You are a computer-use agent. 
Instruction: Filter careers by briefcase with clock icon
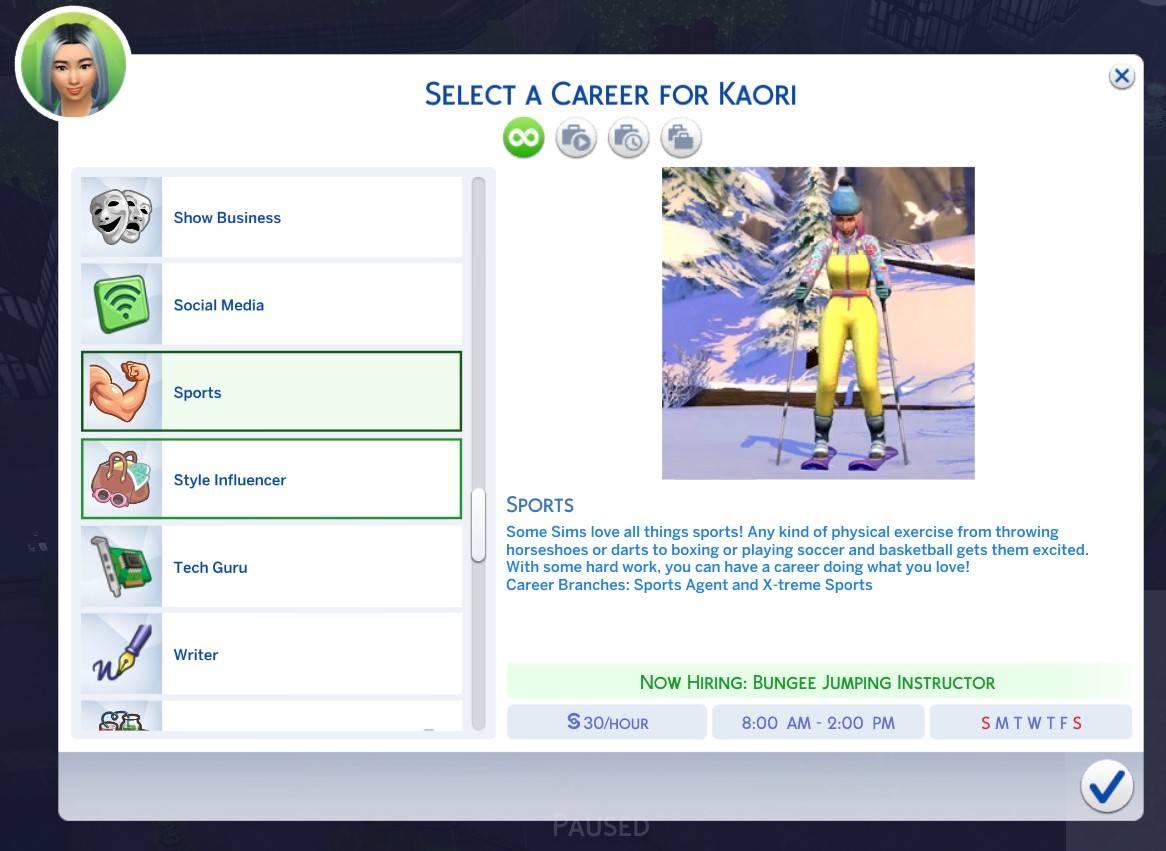point(629,139)
